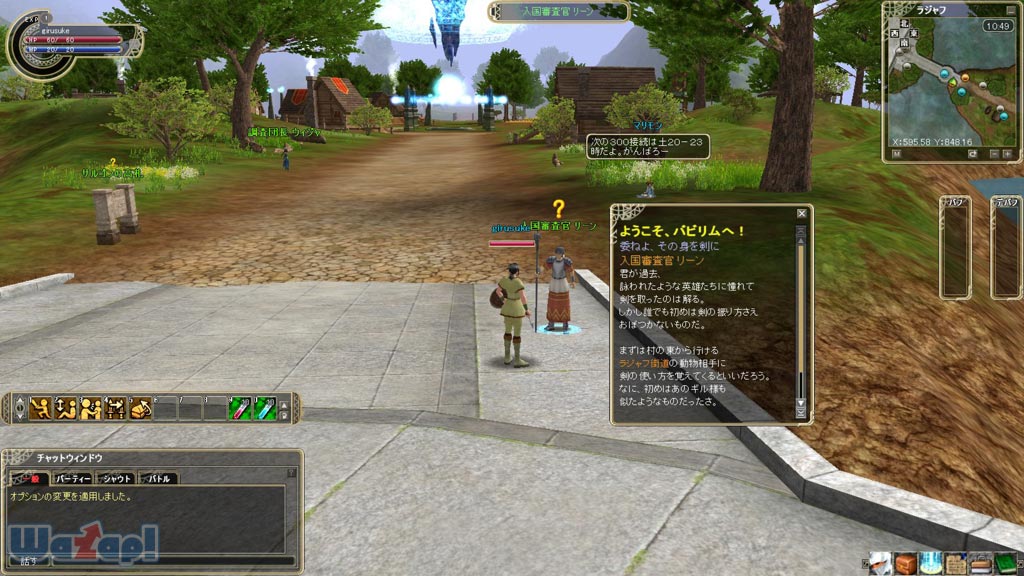Open the character portrait menu icon

[x=881, y=564]
